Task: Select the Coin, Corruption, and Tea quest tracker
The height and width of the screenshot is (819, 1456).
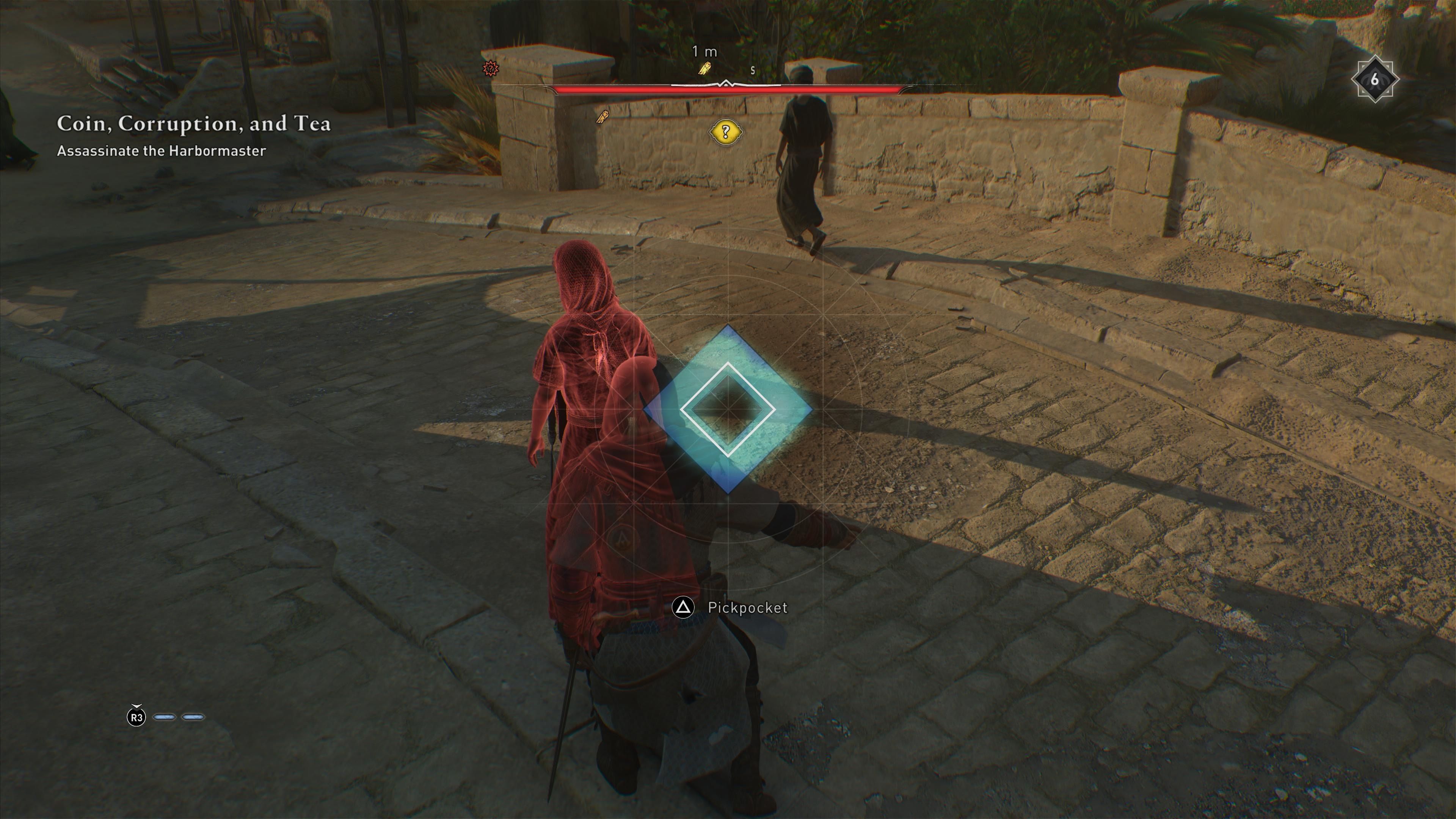Action: pos(193,124)
